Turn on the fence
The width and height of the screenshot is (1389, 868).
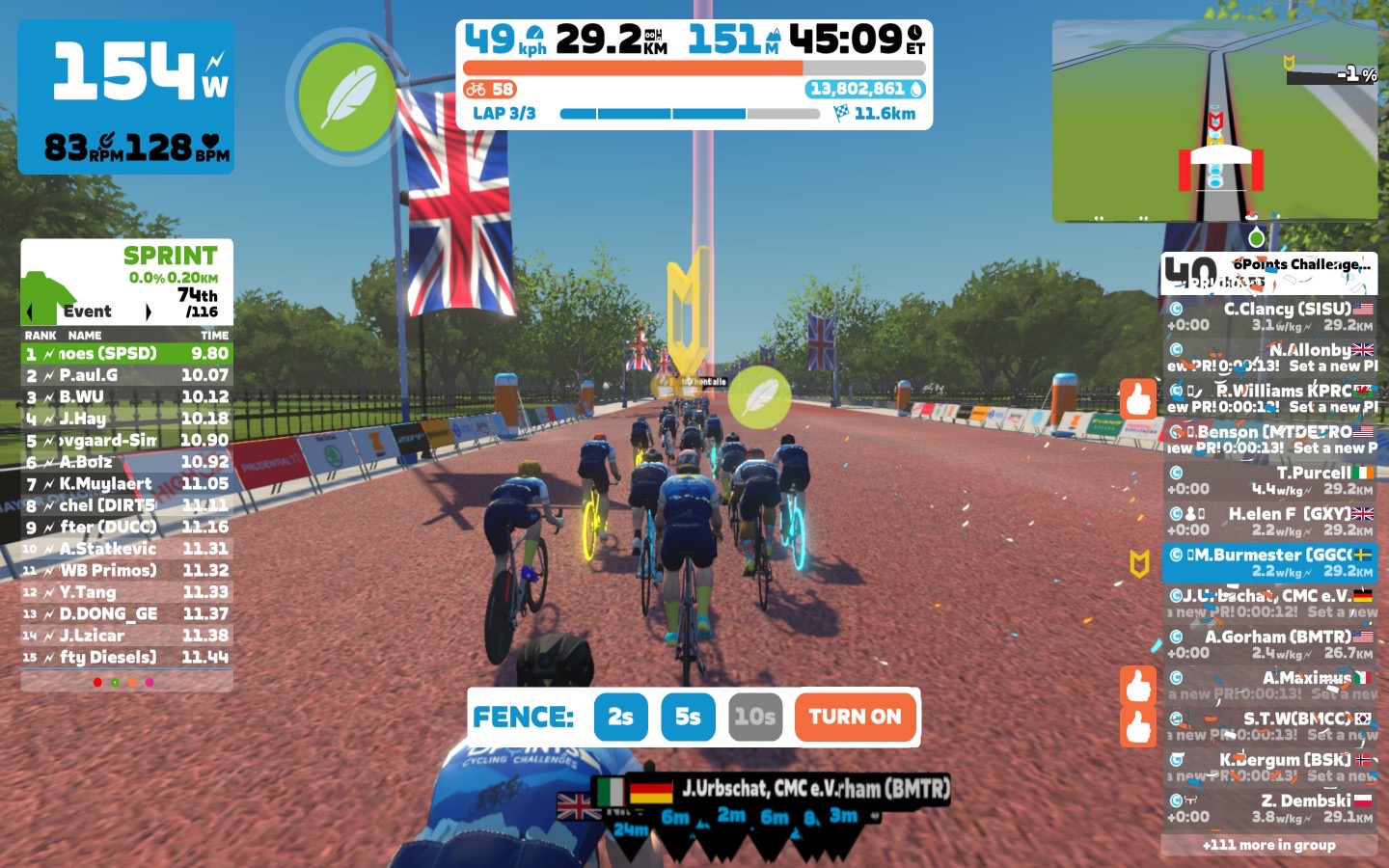click(855, 717)
